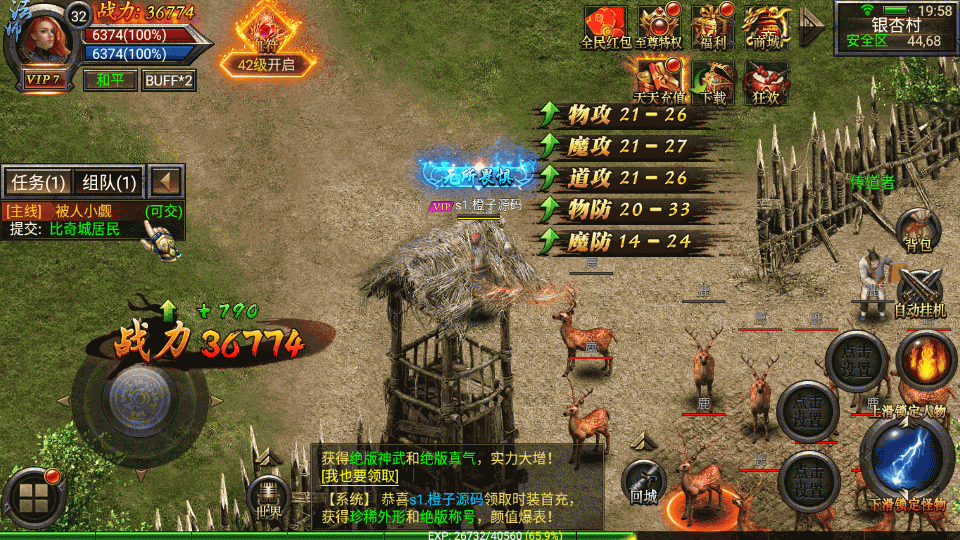Open the 全民红包 red envelope event

604,26
